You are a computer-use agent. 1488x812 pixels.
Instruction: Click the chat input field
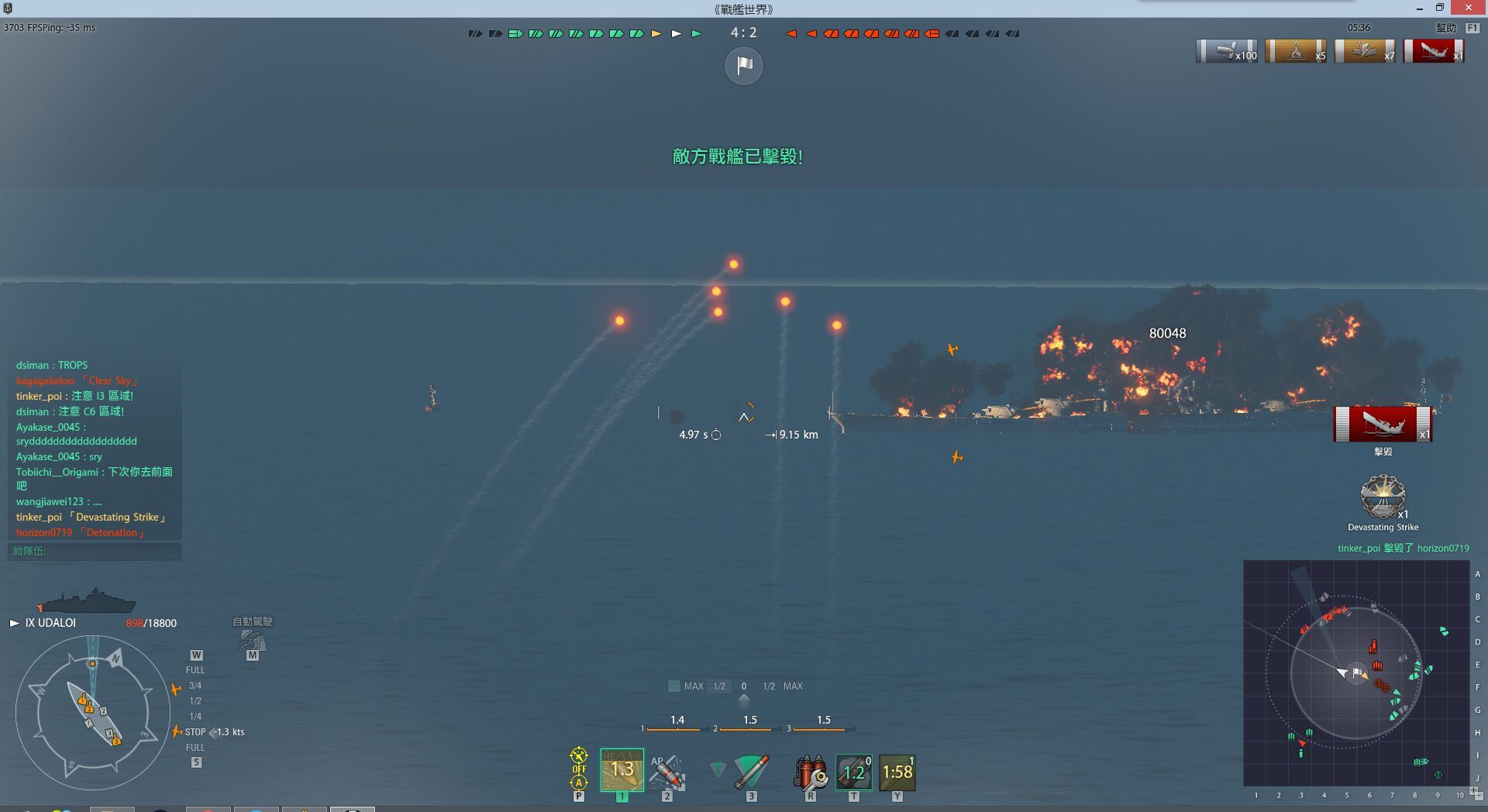[x=95, y=551]
